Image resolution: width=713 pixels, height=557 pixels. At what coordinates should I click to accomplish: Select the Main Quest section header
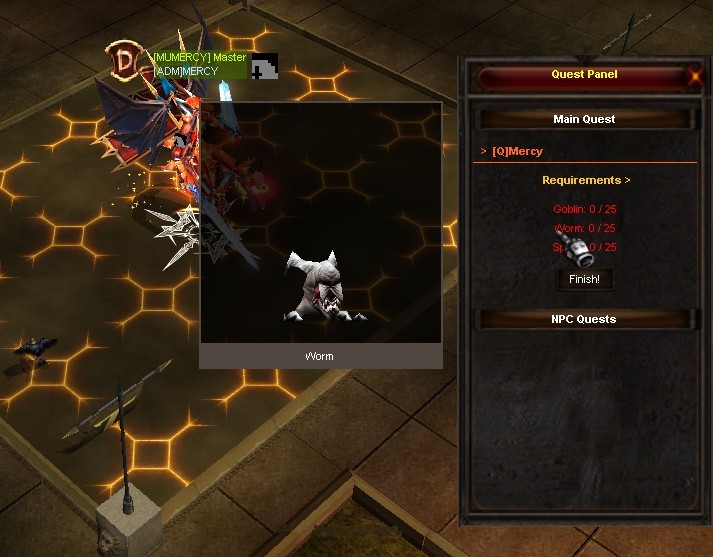pos(584,119)
